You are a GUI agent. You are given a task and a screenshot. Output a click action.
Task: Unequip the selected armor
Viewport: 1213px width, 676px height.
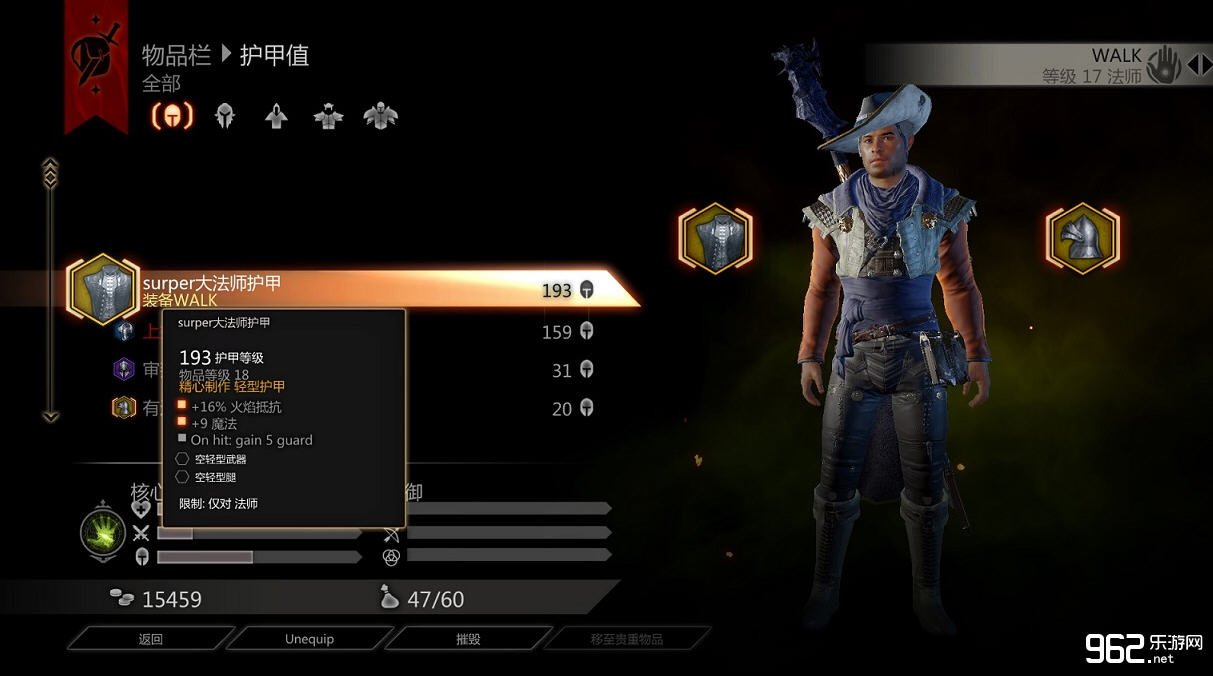click(309, 639)
